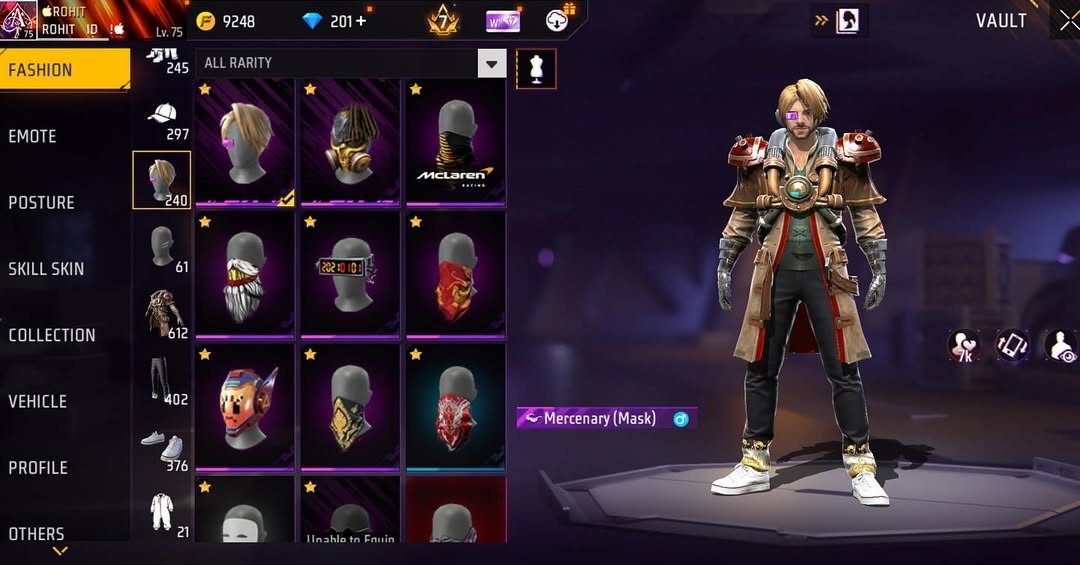1080x565 pixels.
Task: Choose the red bandana face mask
Action: tap(455, 273)
